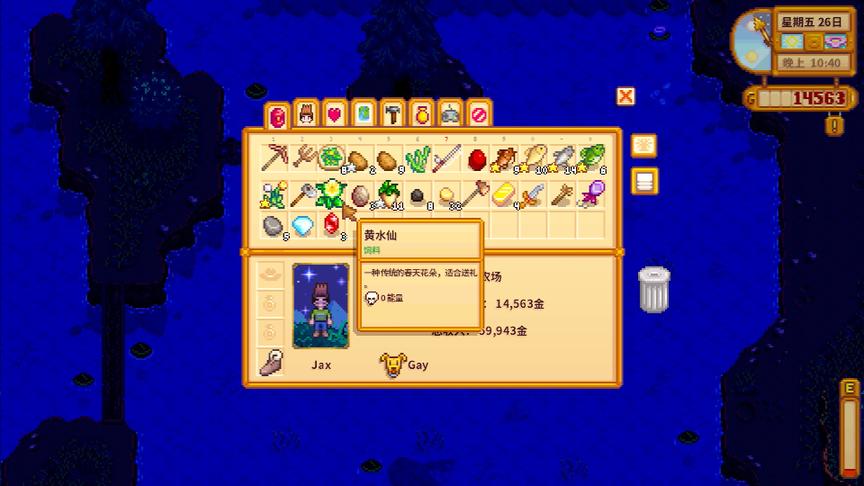Image resolution: width=864 pixels, height=486 pixels.
Task: Pick the purple lollipop-shaped item slot
Action: (x=591, y=193)
